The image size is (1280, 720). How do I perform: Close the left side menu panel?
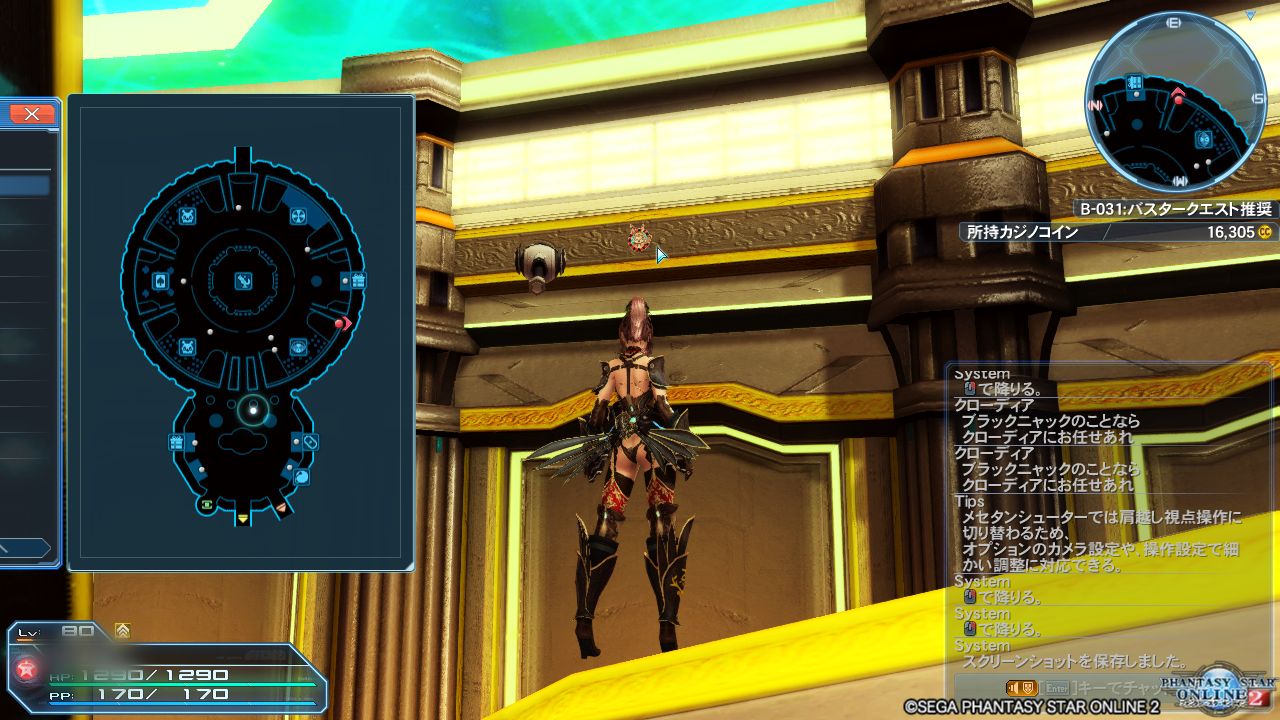coord(30,113)
